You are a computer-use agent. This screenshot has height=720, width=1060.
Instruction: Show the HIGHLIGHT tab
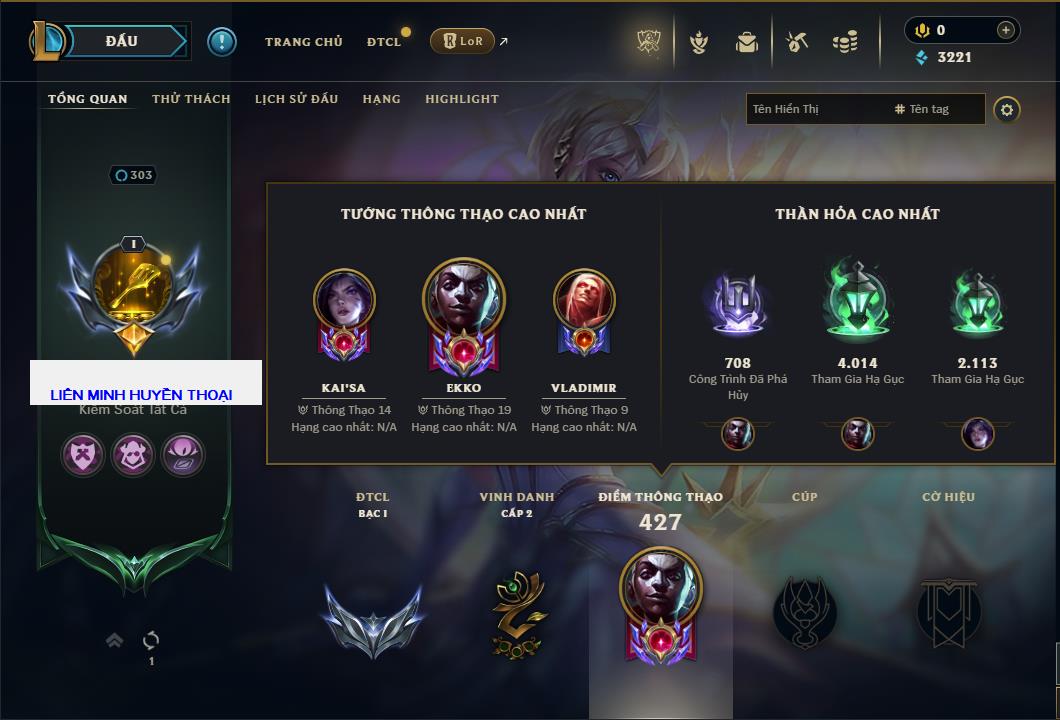click(461, 99)
